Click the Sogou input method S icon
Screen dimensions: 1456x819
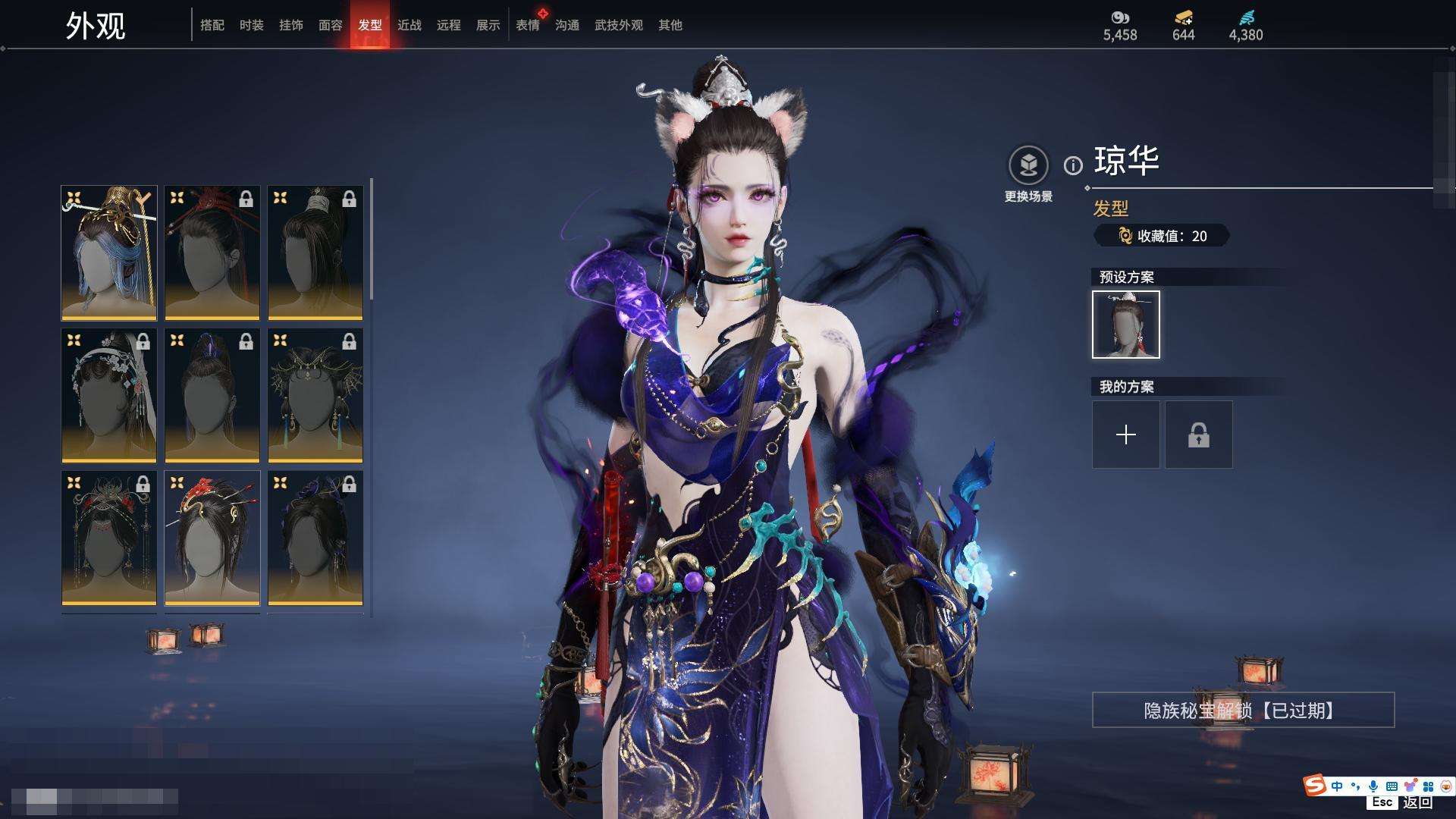1314,786
